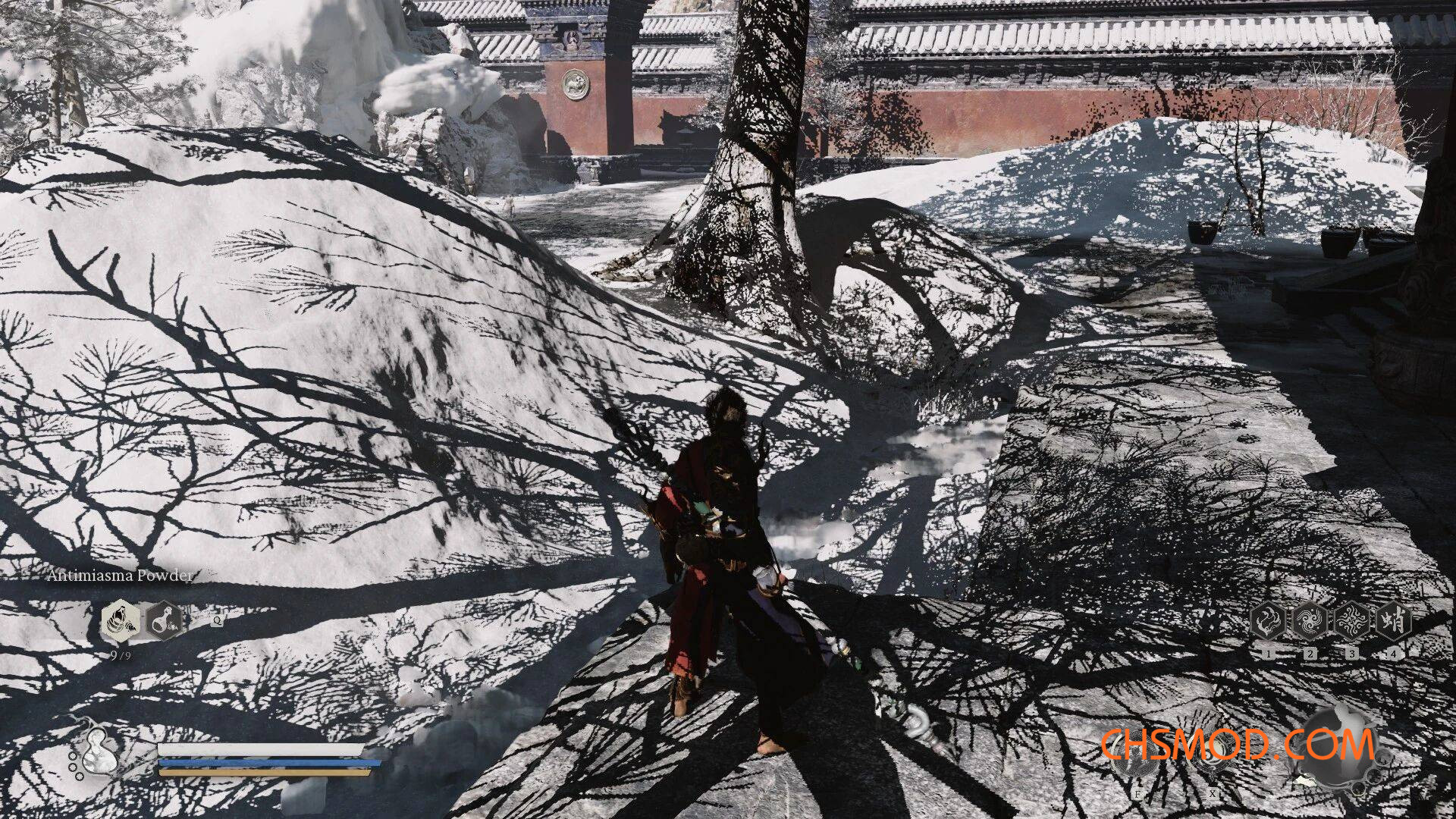Viewport: 1456px width, 819px height.
Task: Click the Antimiasma Powder name label
Action: coord(120,576)
